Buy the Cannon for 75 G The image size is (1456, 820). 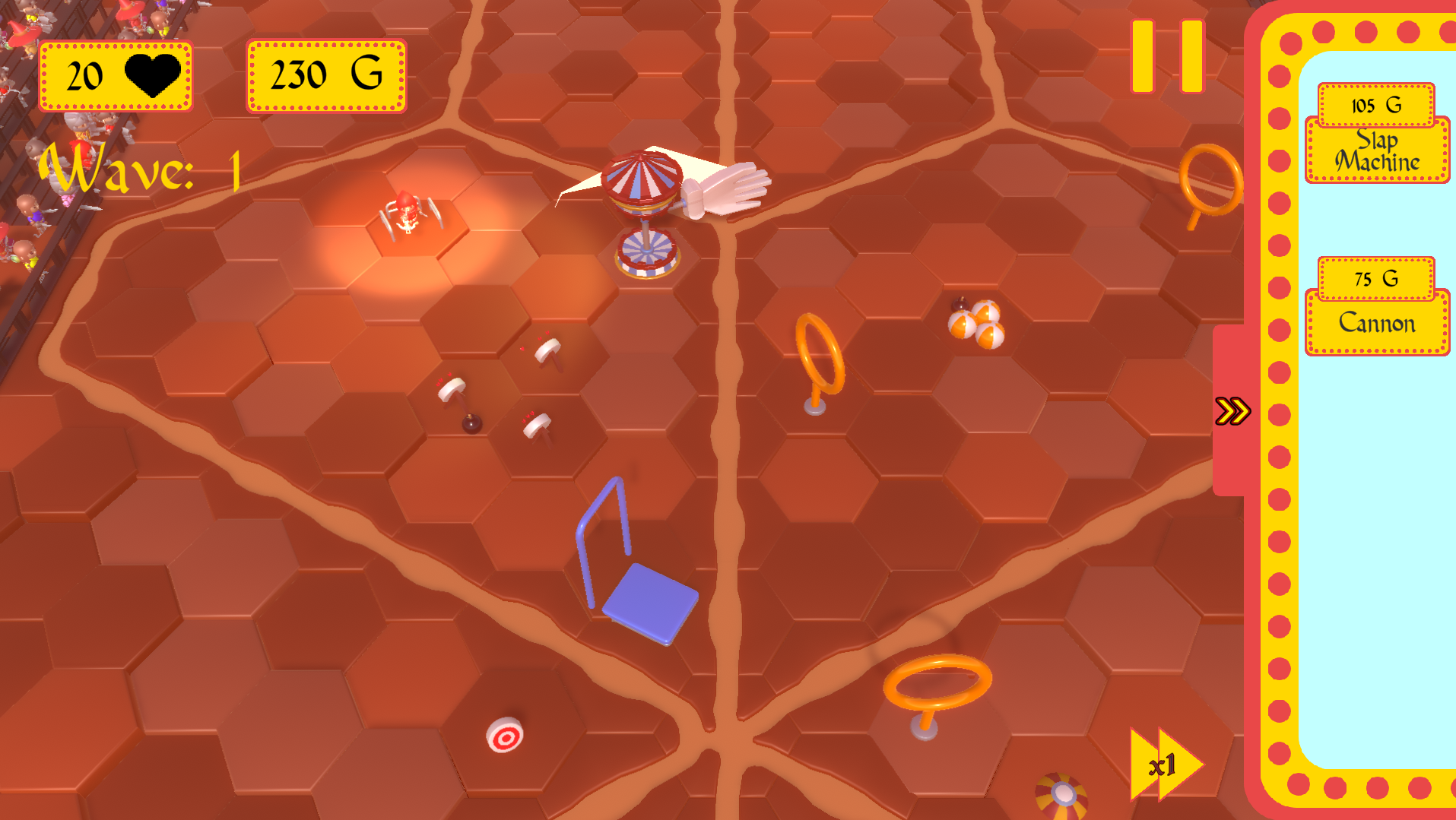pyautogui.click(x=1376, y=279)
